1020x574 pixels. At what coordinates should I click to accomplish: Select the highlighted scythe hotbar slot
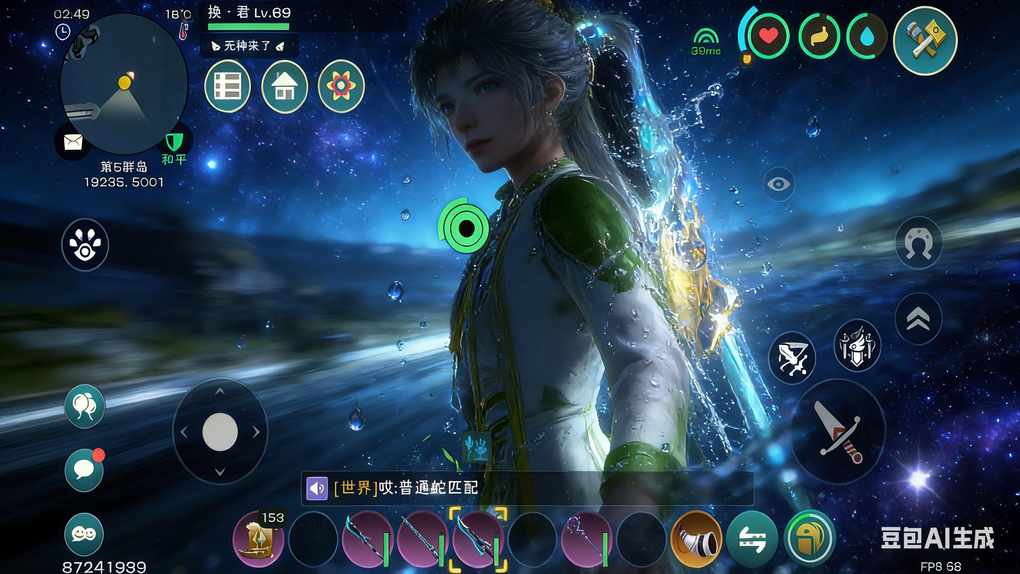click(x=478, y=537)
